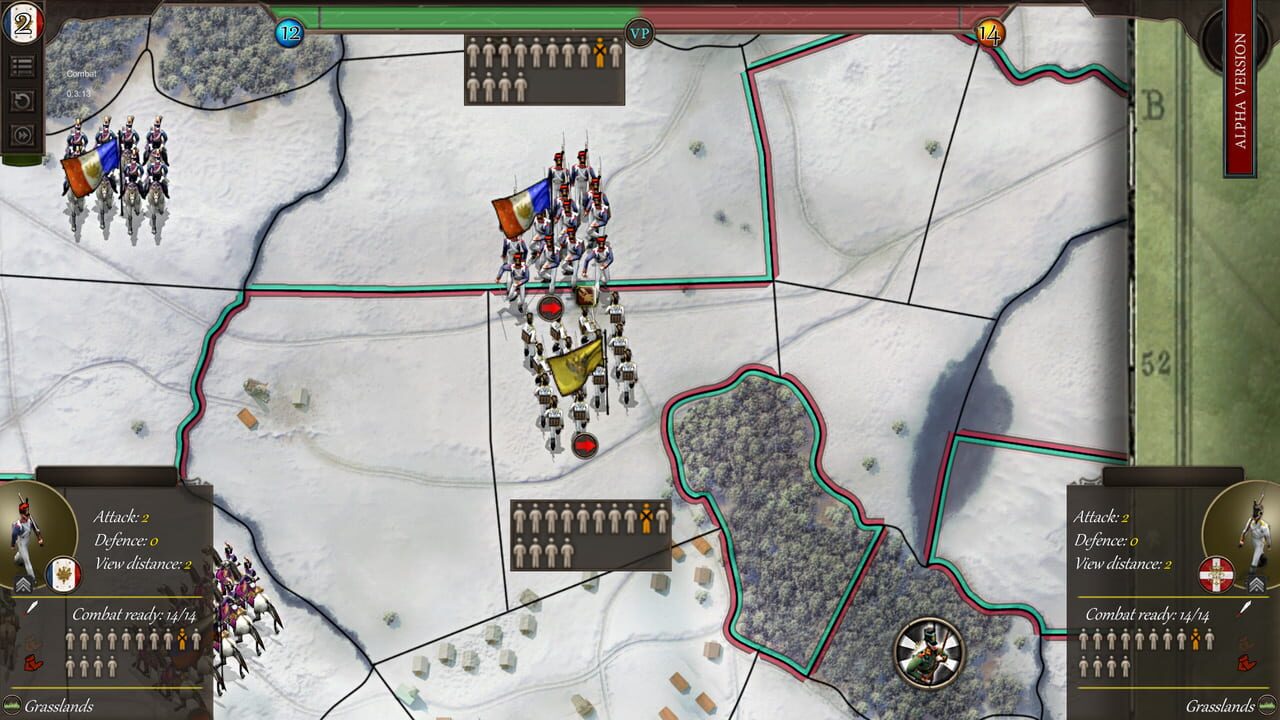
Task: Click the bayonet icon in left unit panel
Action: click(x=32, y=607)
